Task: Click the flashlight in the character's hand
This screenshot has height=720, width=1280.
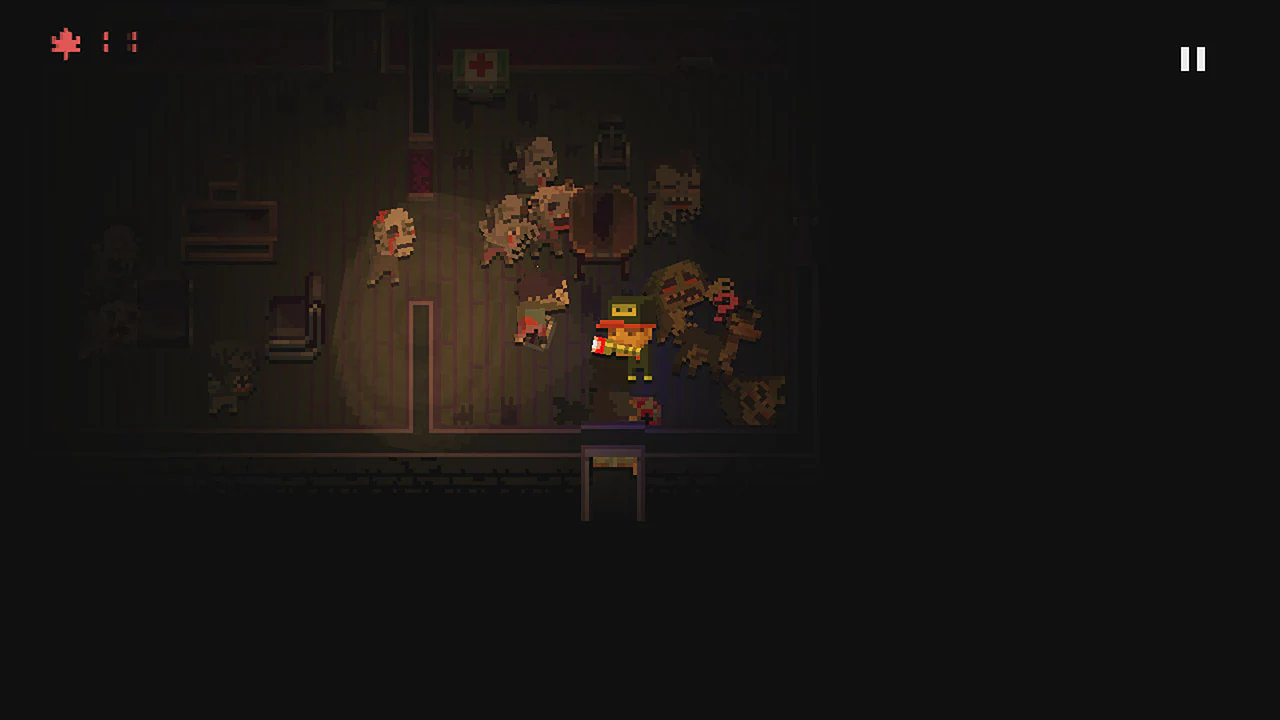Action: [x=597, y=345]
